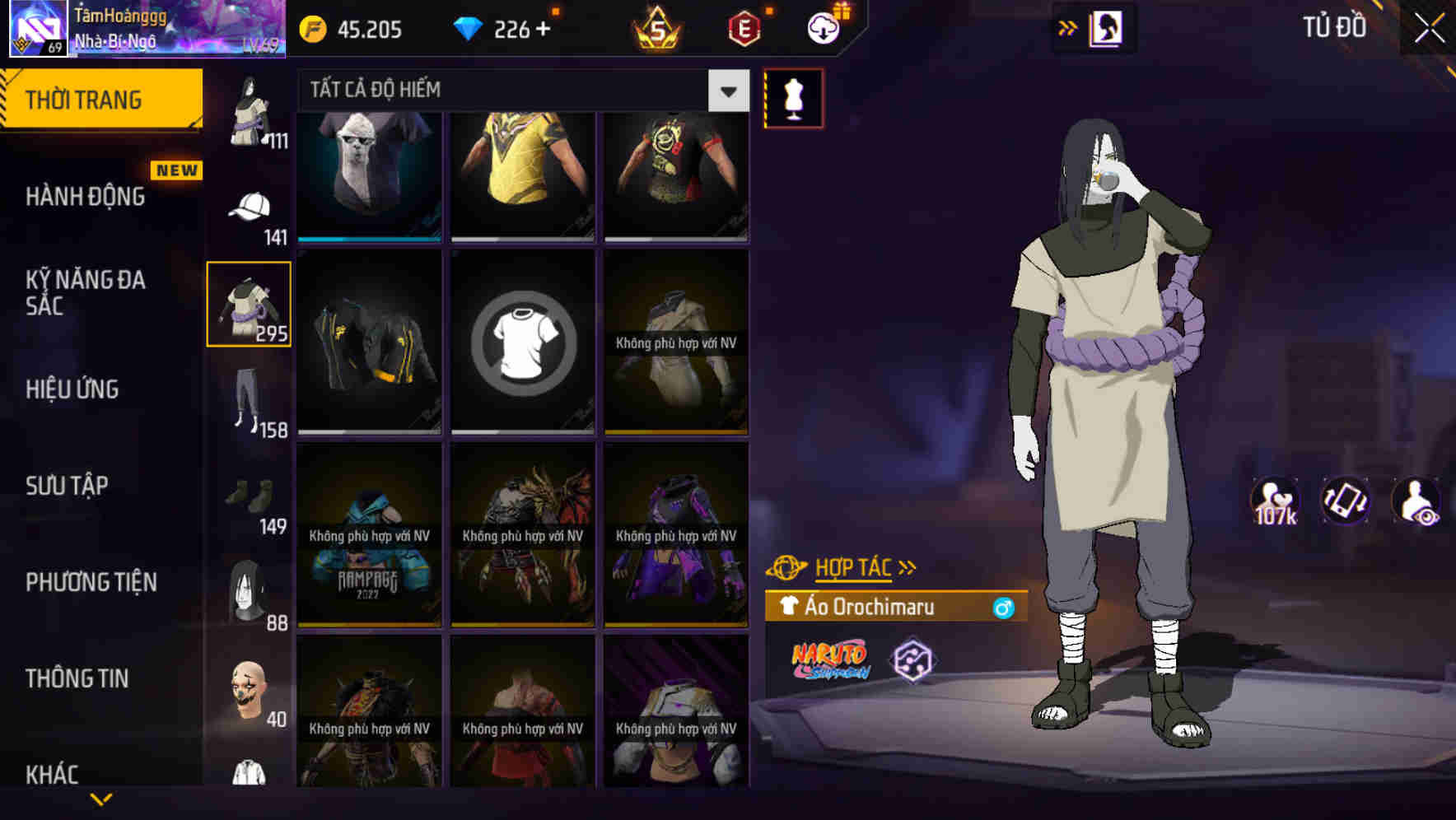Screen dimensions: 1456x820
Task: Toggle the male gender symbol on Áo Orochimaru
Action: [x=1003, y=608]
